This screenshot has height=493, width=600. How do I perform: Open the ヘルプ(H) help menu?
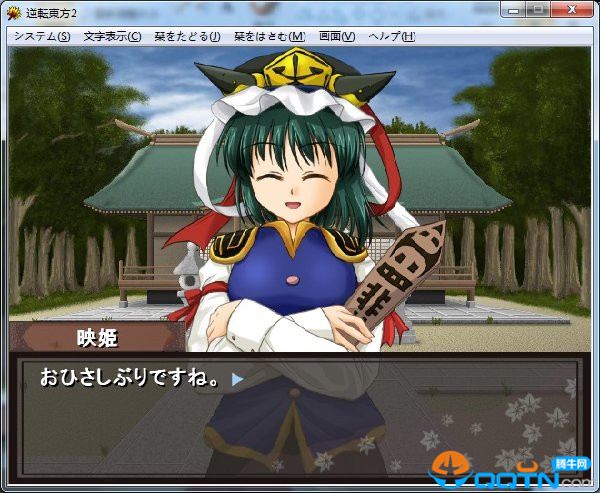[x=392, y=37]
